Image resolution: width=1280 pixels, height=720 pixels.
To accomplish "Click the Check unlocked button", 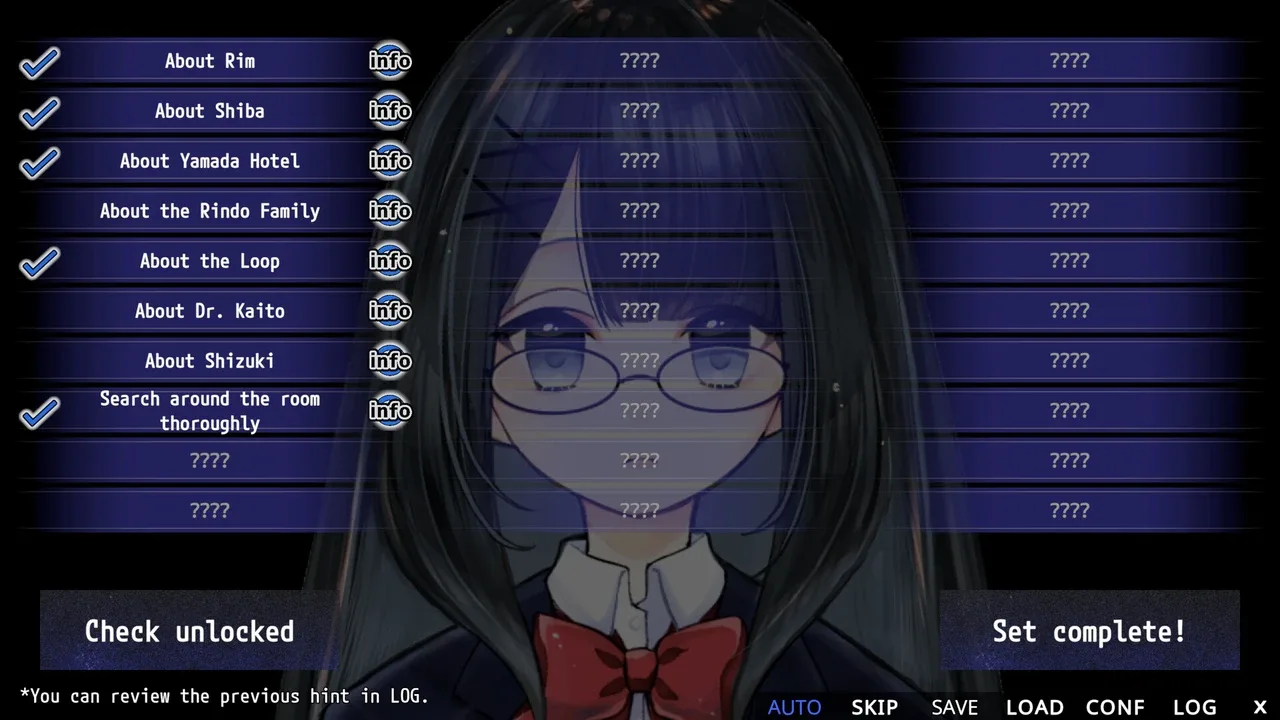I will [190, 631].
